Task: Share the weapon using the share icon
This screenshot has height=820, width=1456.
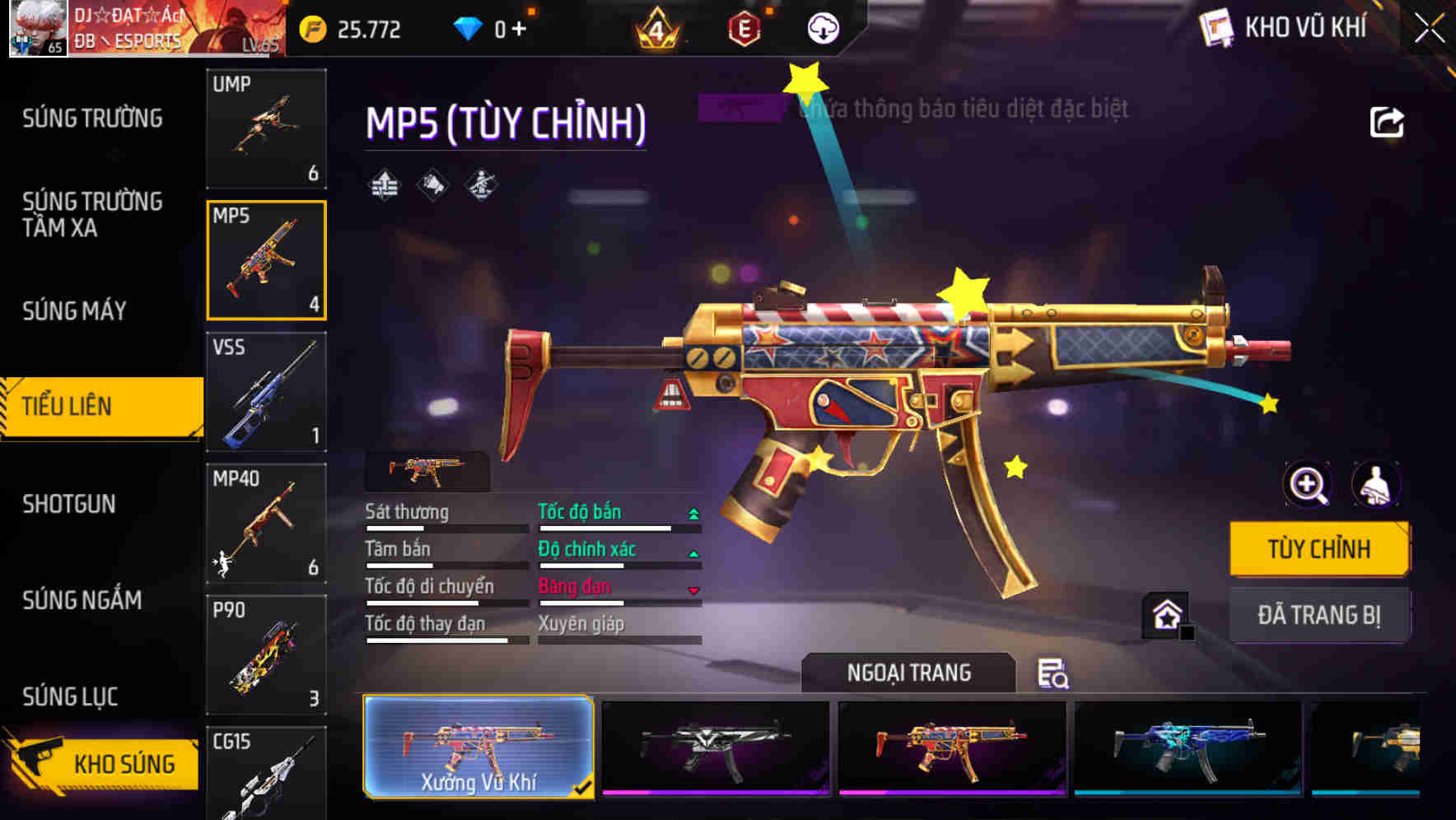Action: pos(1386,123)
